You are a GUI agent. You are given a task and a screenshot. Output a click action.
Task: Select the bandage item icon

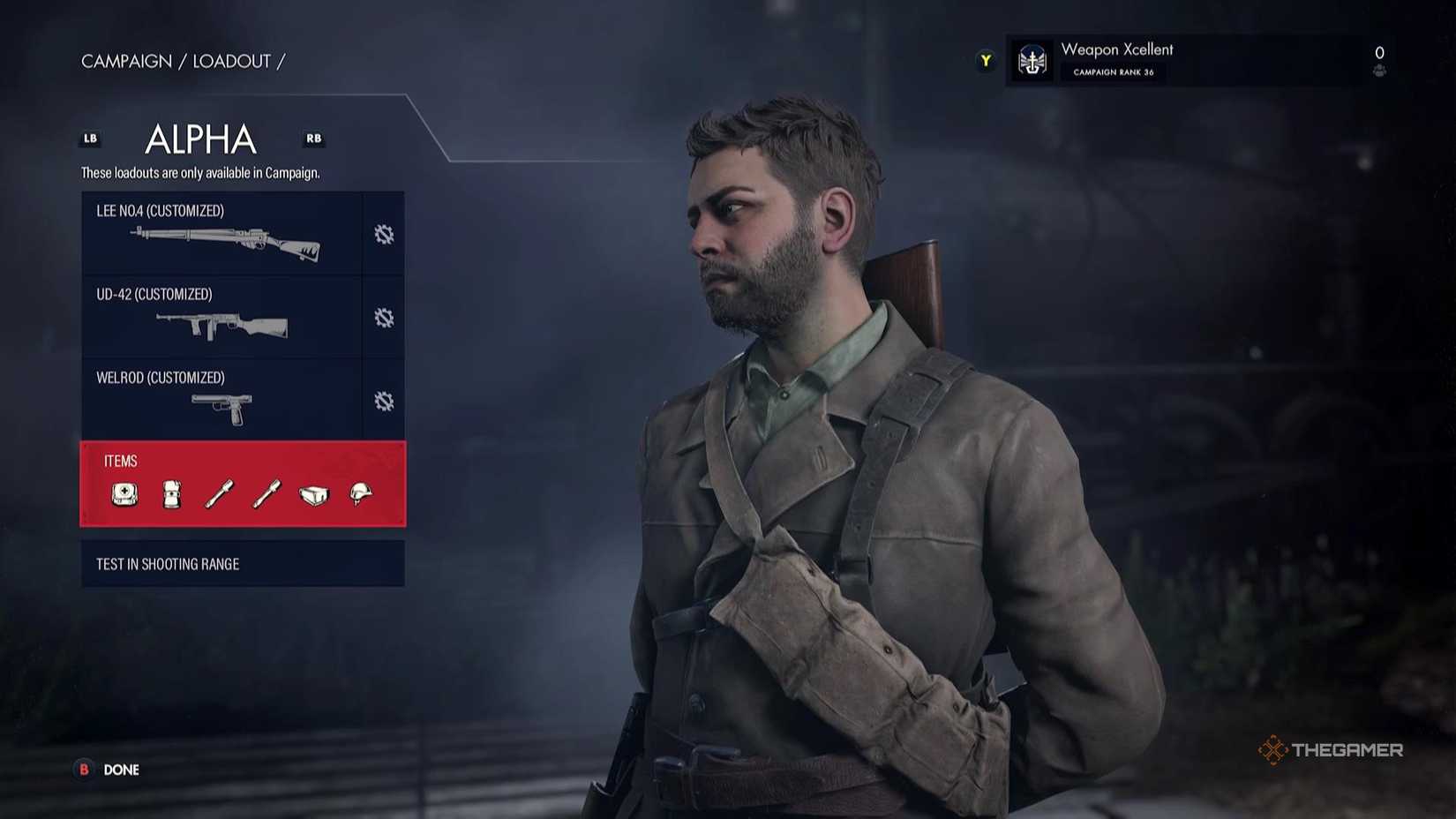[x=171, y=495]
